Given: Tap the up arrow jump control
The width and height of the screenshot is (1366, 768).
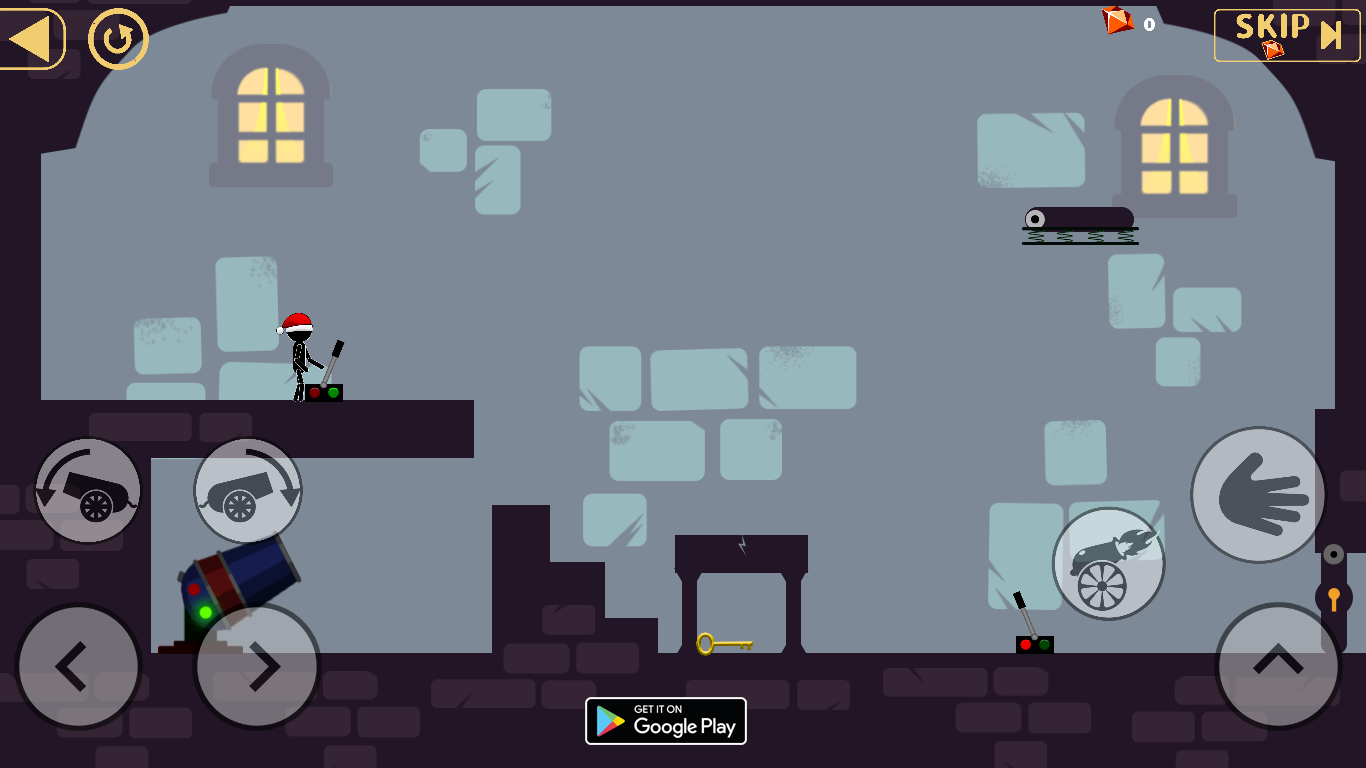Looking at the screenshot, I should point(1276,666).
